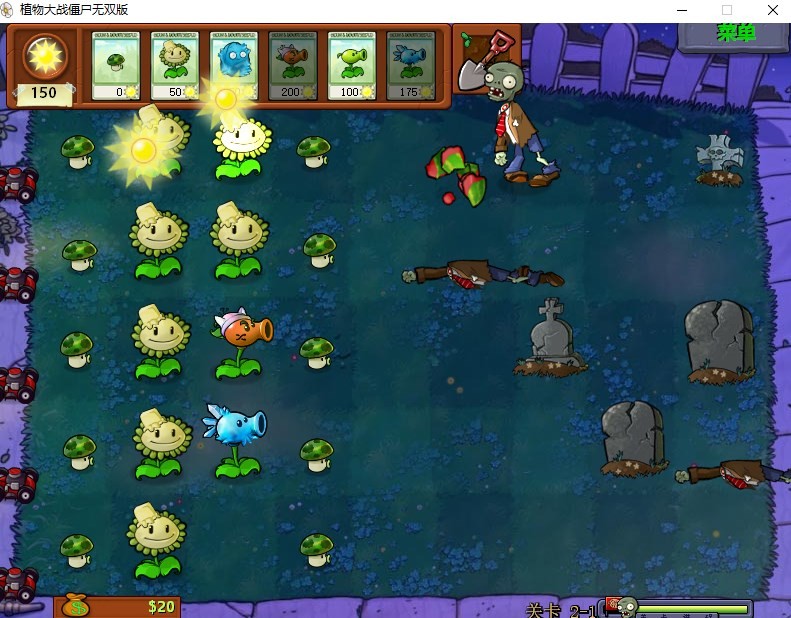Grab the shovel tool
Image resolution: width=791 pixels, height=618 pixels.
pyautogui.click(x=478, y=62)
